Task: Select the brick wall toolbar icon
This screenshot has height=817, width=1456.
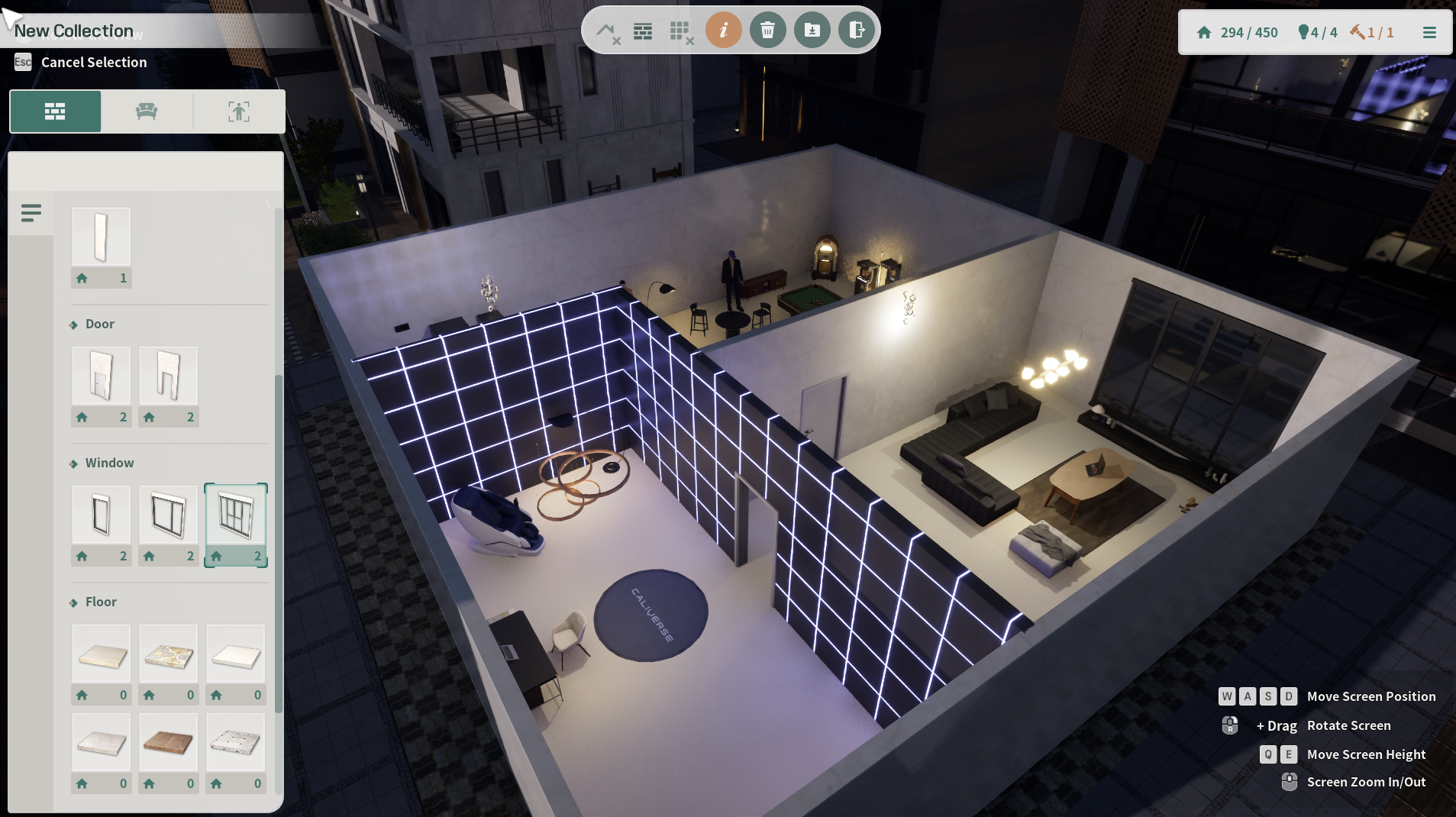Action: point(643,31)
